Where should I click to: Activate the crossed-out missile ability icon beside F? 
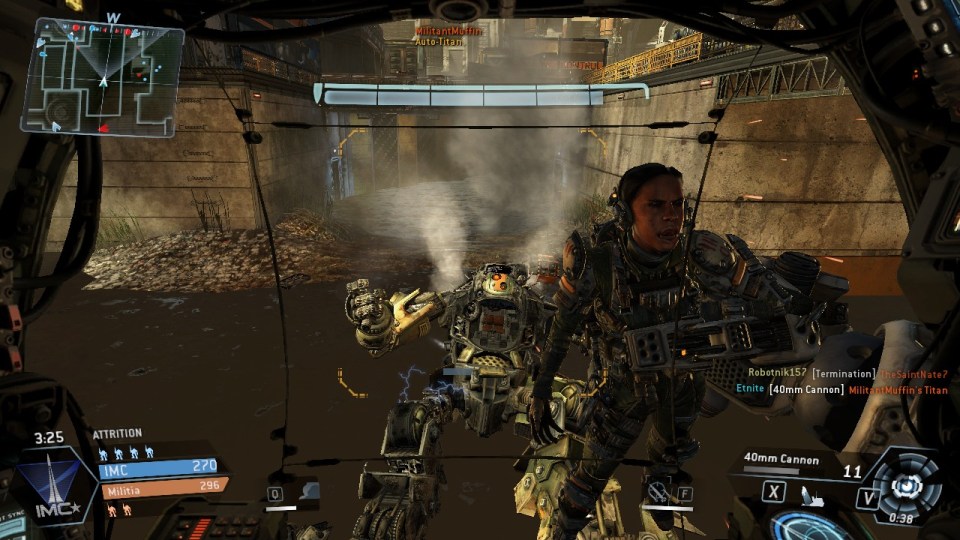(x=656, y=491)
